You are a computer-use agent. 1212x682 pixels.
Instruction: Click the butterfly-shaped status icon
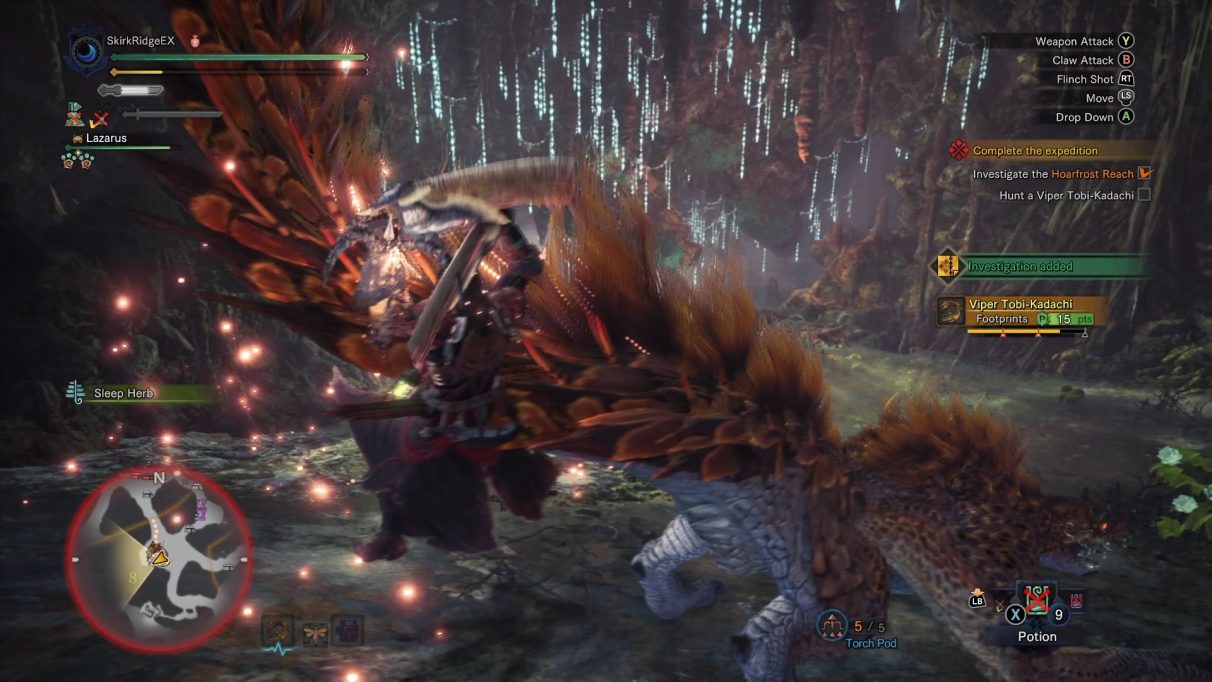[x=315, y=632]
